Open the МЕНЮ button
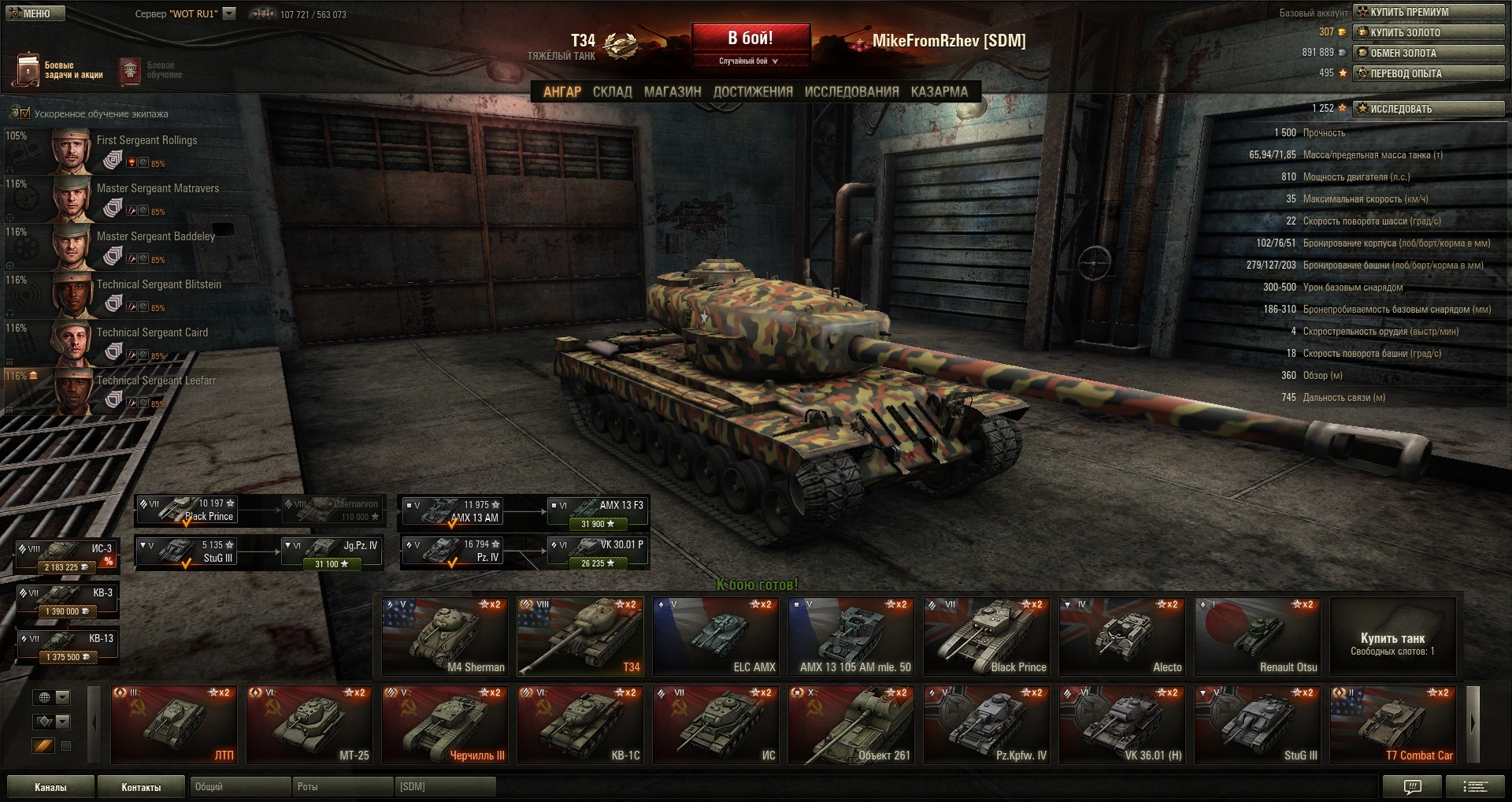 click(33, 13)
